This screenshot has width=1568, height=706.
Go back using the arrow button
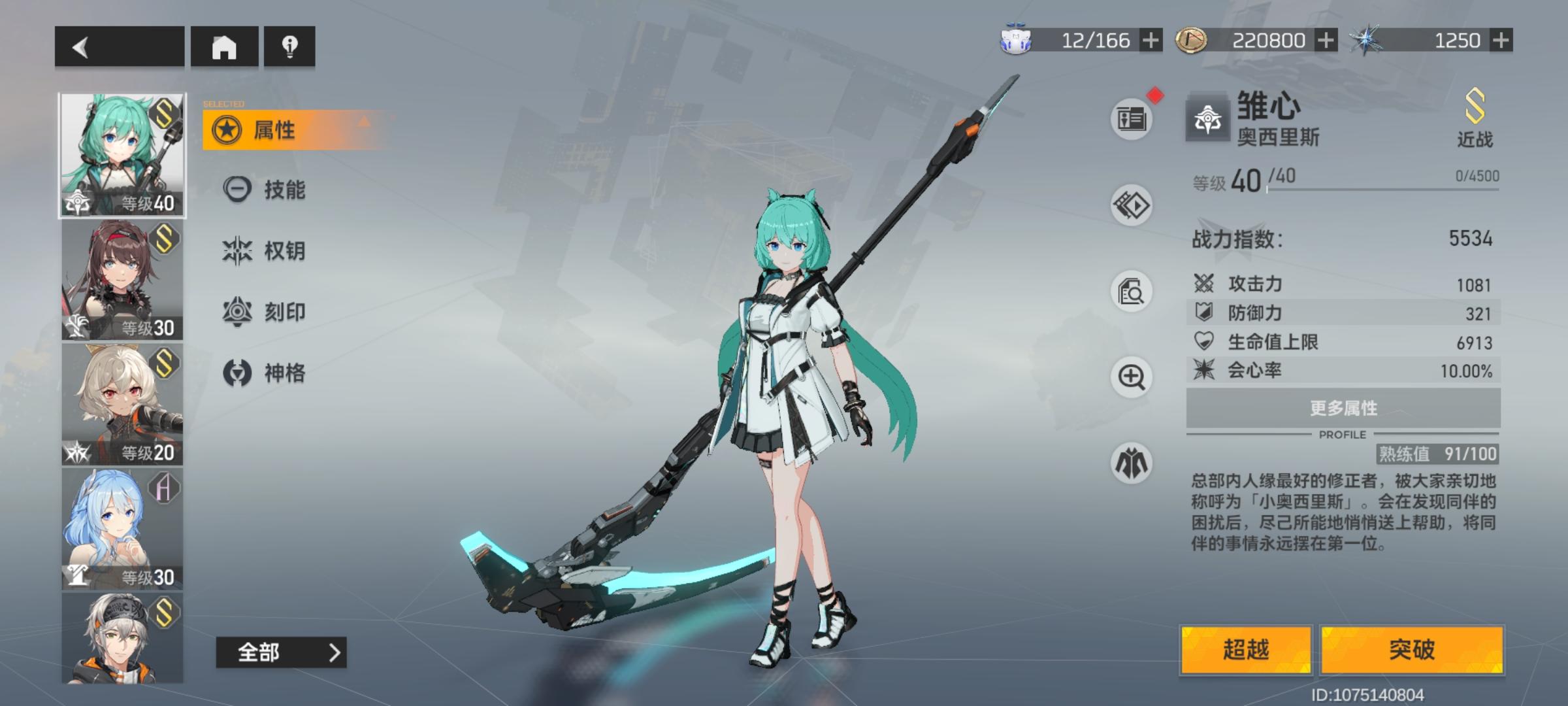coord(119,46)
